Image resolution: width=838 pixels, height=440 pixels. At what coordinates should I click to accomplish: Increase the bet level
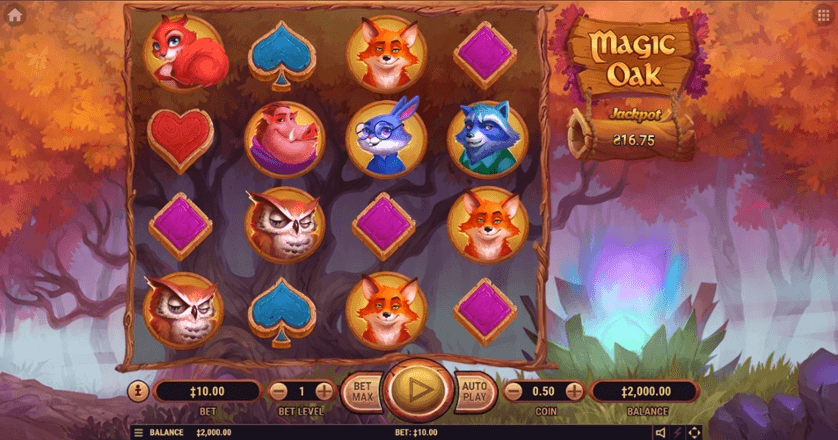[324, 391]
